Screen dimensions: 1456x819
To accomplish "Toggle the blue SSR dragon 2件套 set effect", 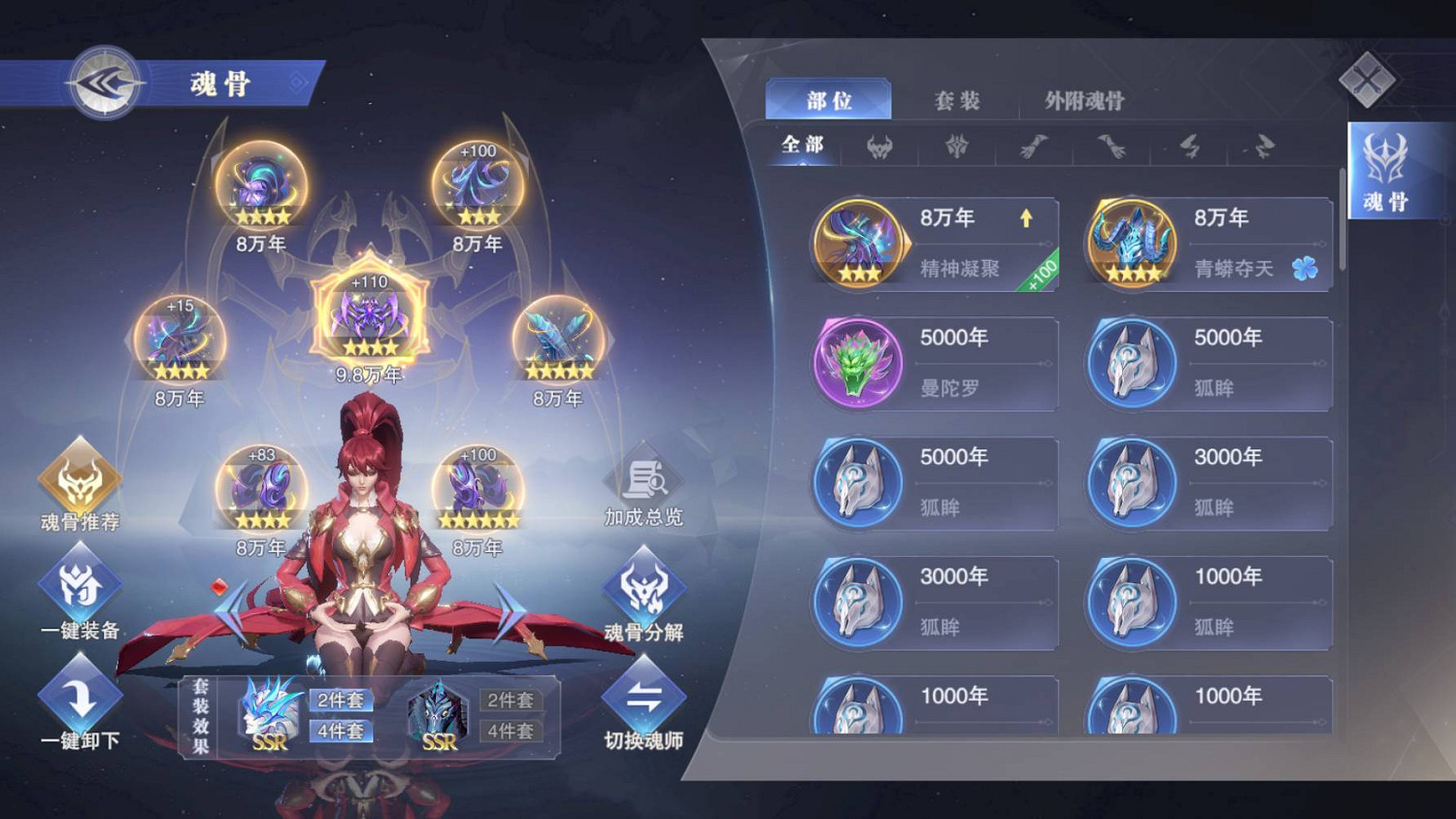I will tap(342, 700).
